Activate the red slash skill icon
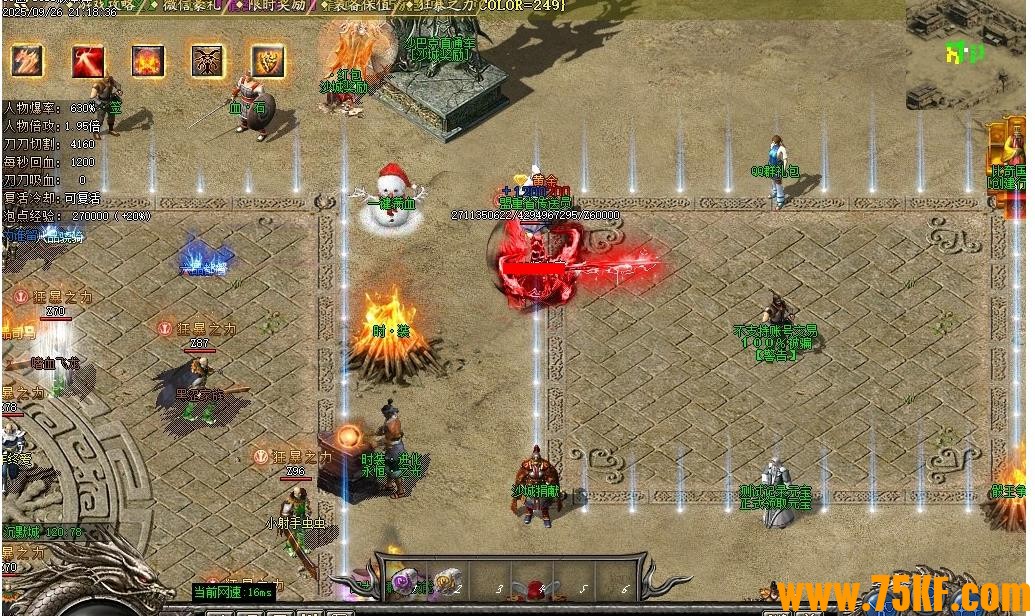The width and height of the screenshot is (1035, 616). [x=88, y=61]
